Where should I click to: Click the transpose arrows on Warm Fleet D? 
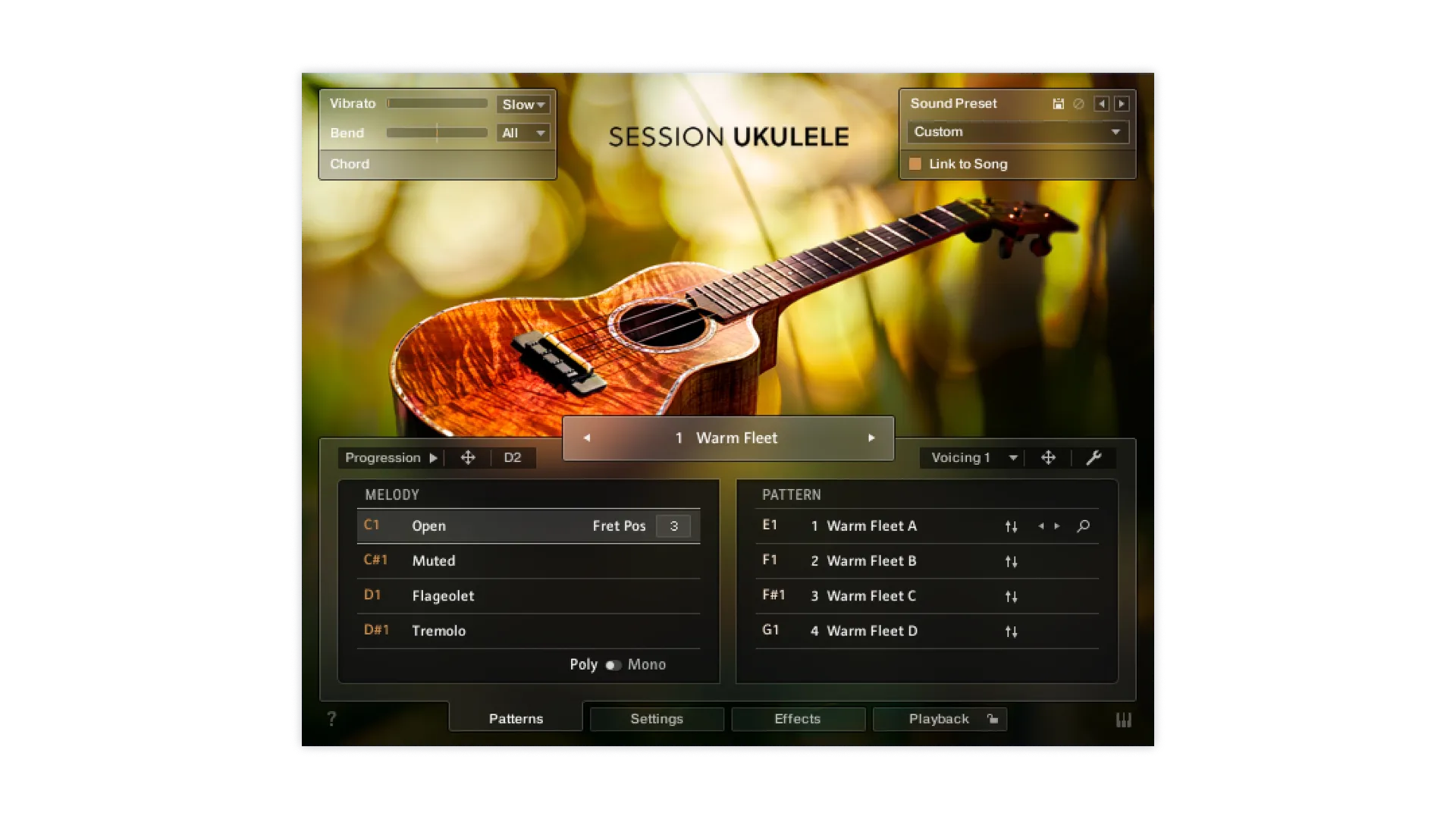[x=1011, y=630]
